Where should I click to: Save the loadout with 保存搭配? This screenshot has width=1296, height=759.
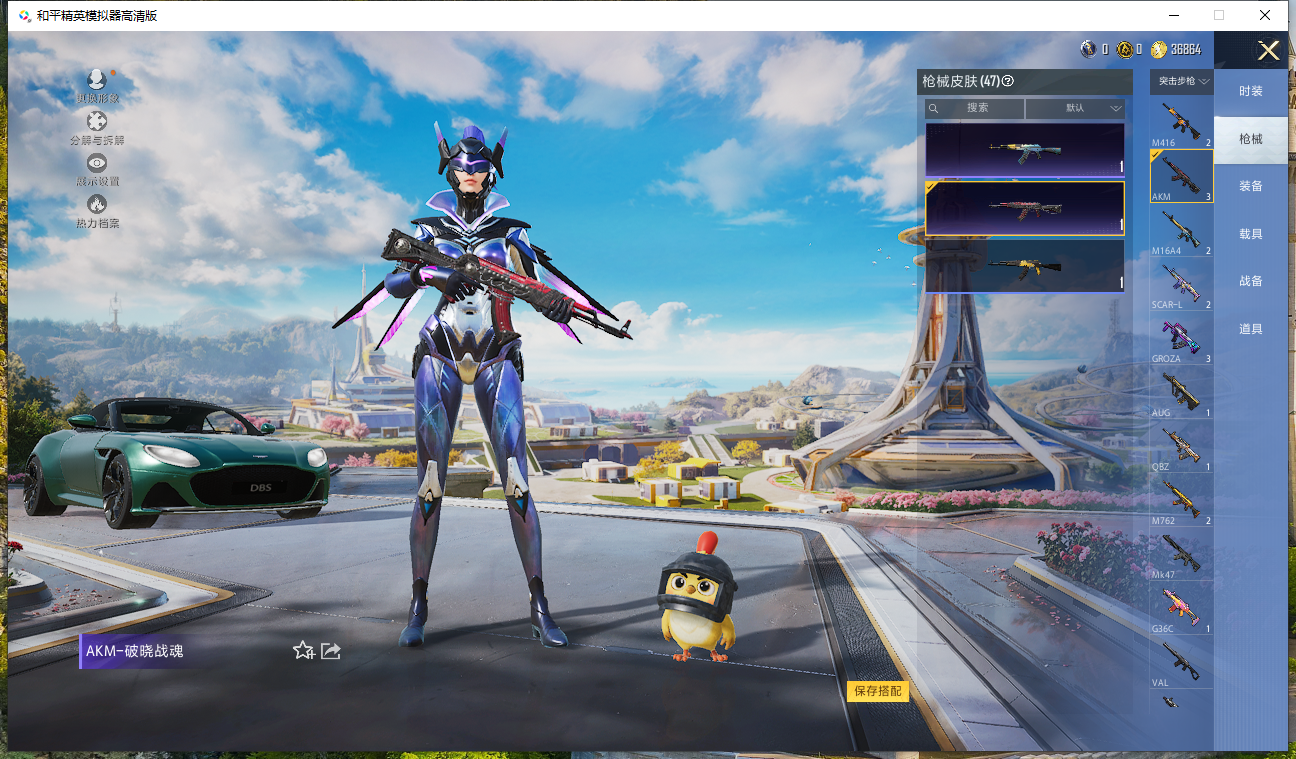(x=878, y=691)
